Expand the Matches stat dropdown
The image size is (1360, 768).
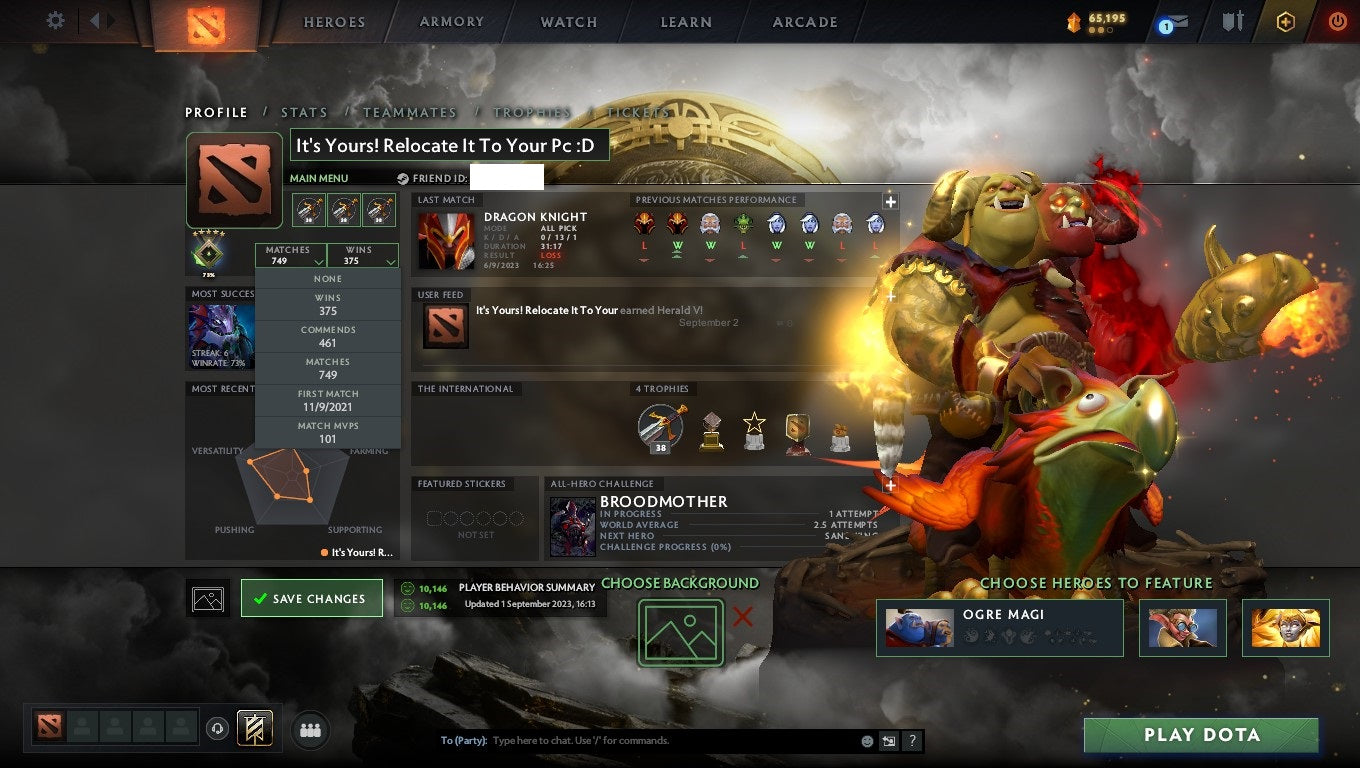pos(291,255)
